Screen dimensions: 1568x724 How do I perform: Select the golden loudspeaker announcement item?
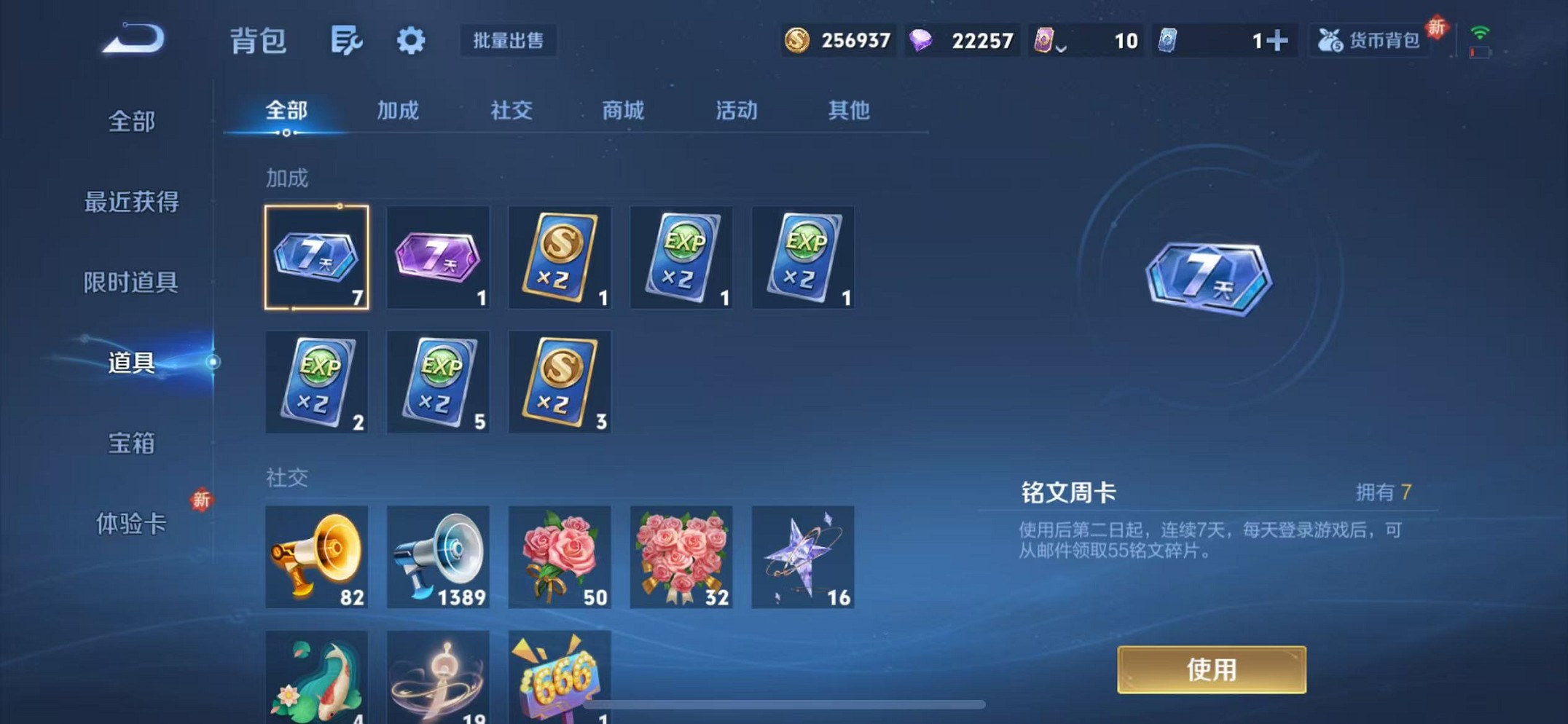[x=316, y=557]
